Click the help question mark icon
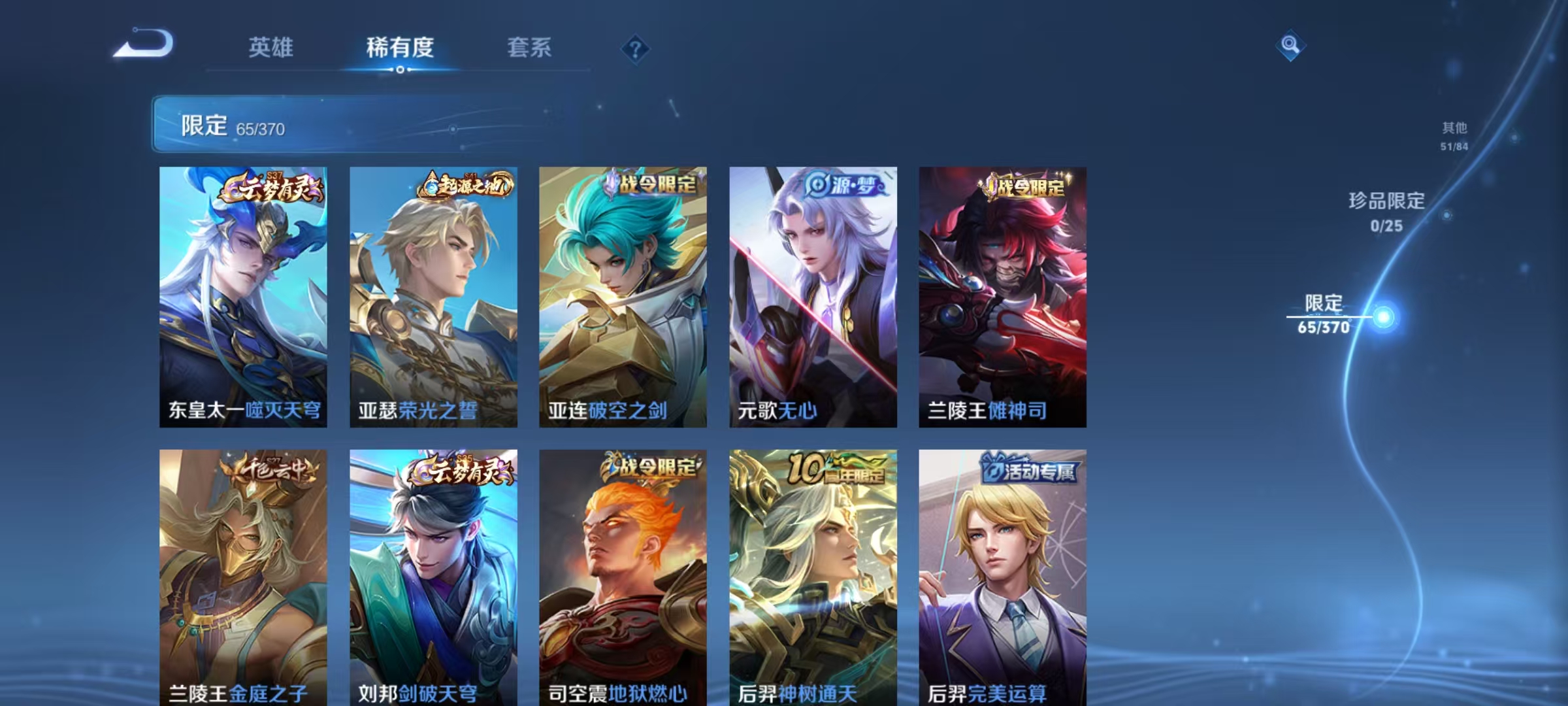This screenshot has height=706, width=1568. click(x=637, y=50)
